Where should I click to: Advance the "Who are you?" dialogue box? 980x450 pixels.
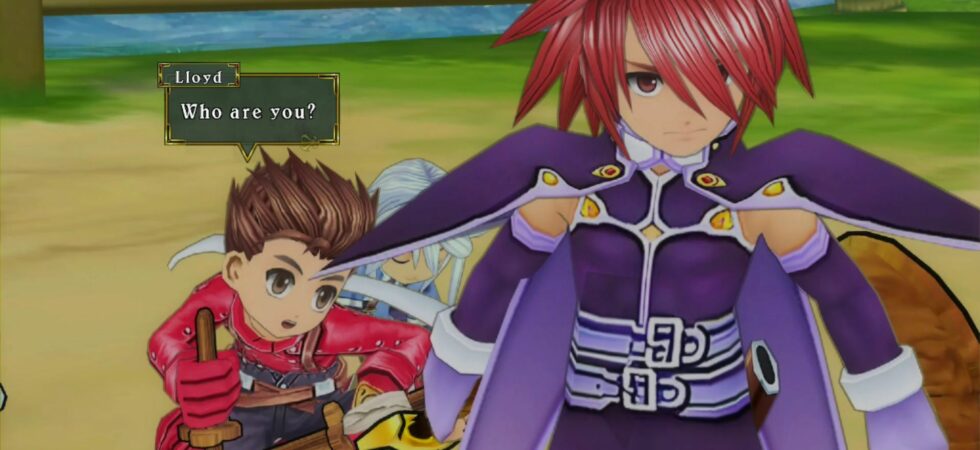pyautogui.click(x=251, y=111)
